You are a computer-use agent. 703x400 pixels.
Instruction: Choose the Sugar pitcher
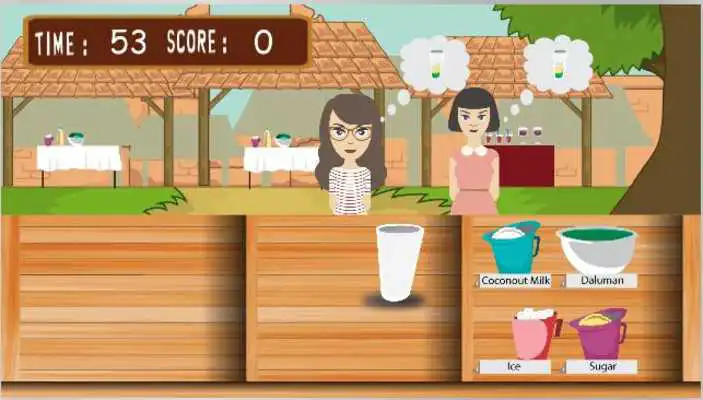pyautogui.click(x=597, y=333)
